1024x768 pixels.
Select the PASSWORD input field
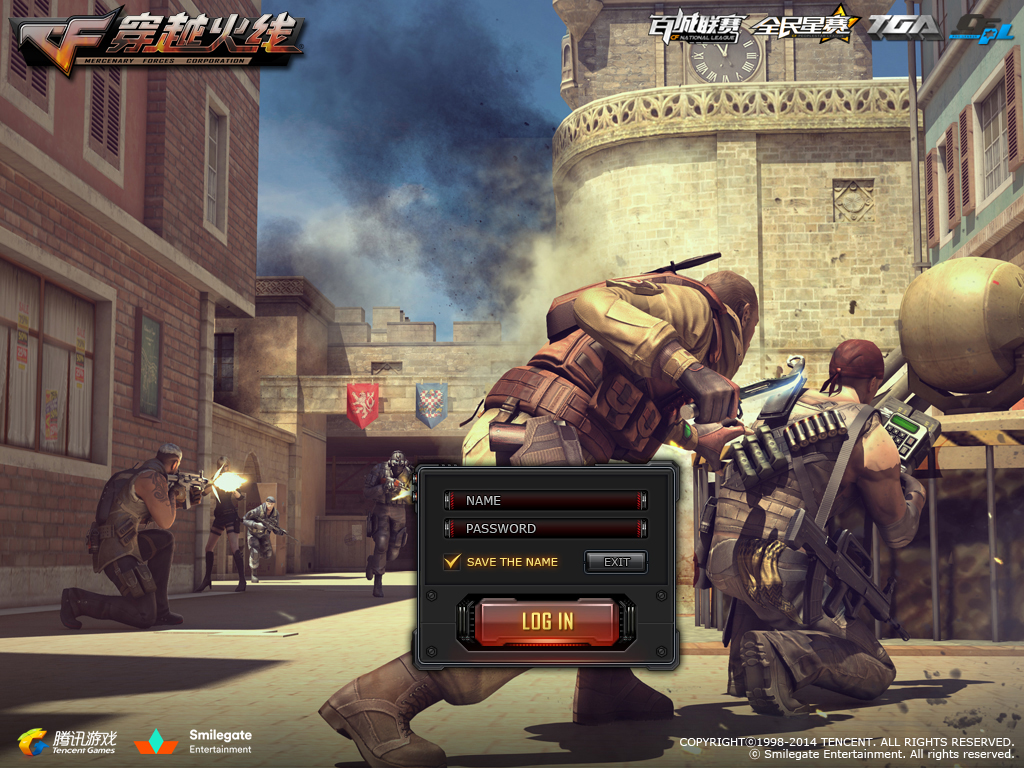(546, 529)
